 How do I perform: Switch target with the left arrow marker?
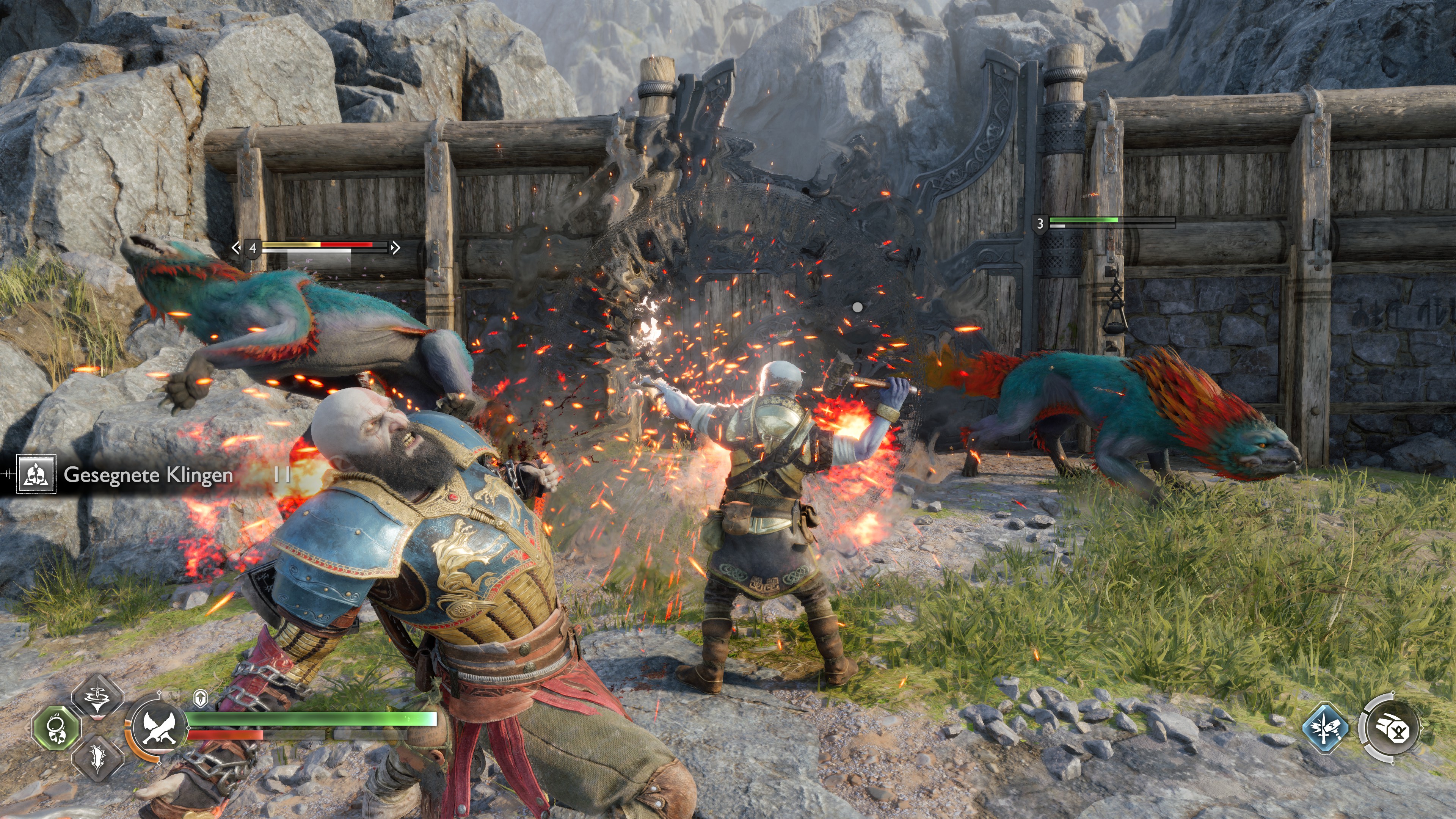click(236, 247)
